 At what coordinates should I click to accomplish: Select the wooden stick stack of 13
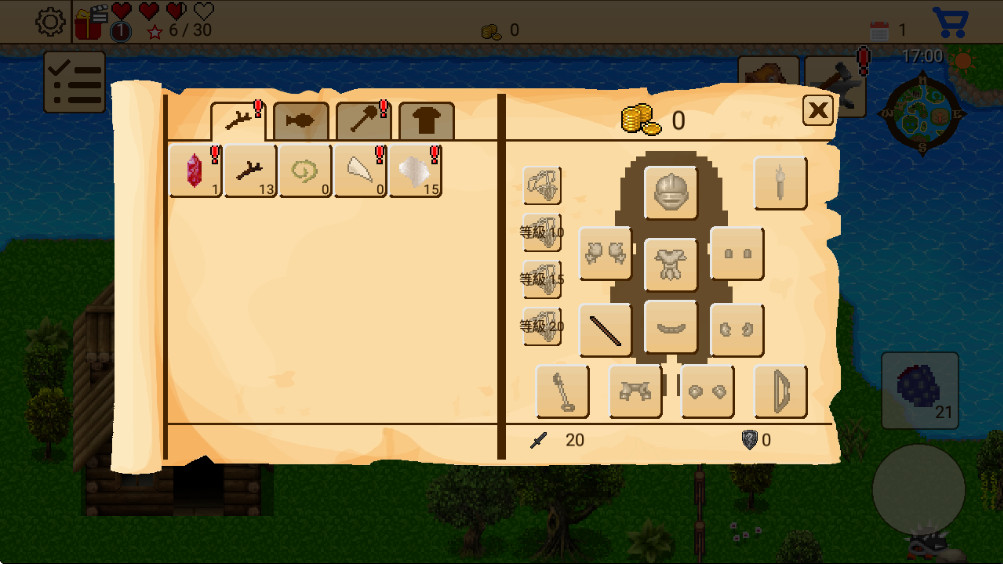click(250, 171)
